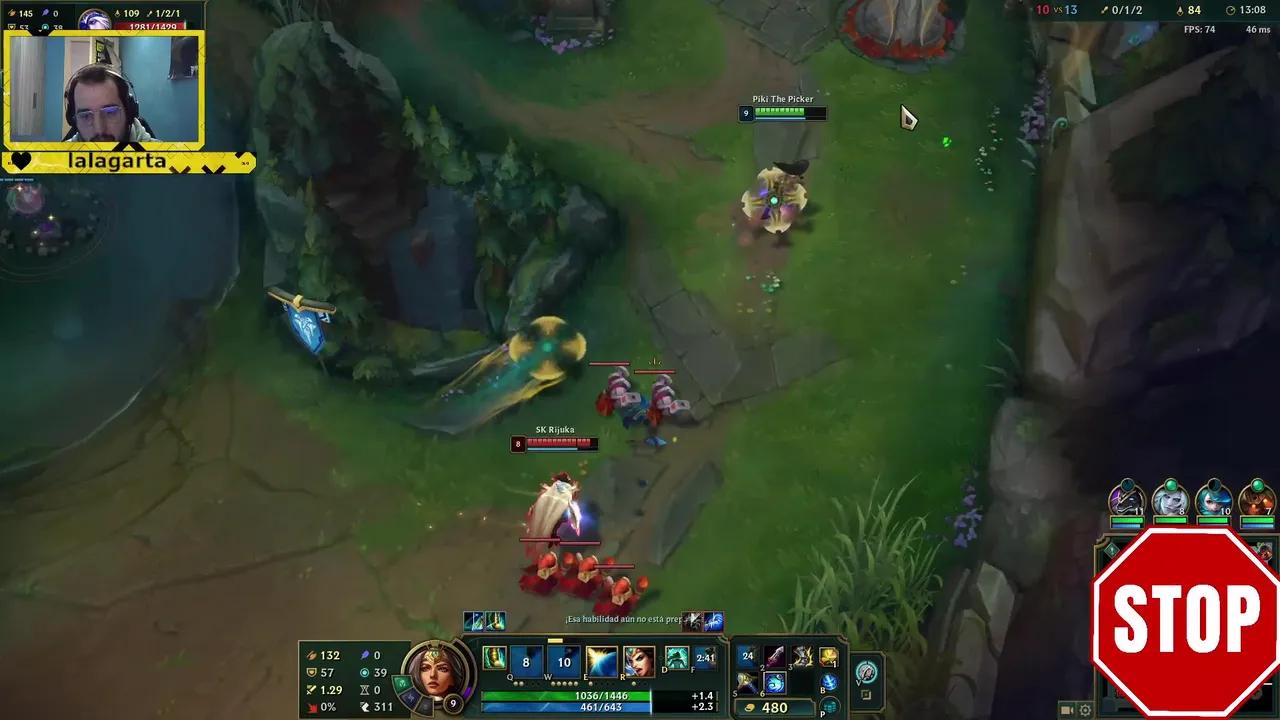Place the yellow Warding Totem trinket

829,656
